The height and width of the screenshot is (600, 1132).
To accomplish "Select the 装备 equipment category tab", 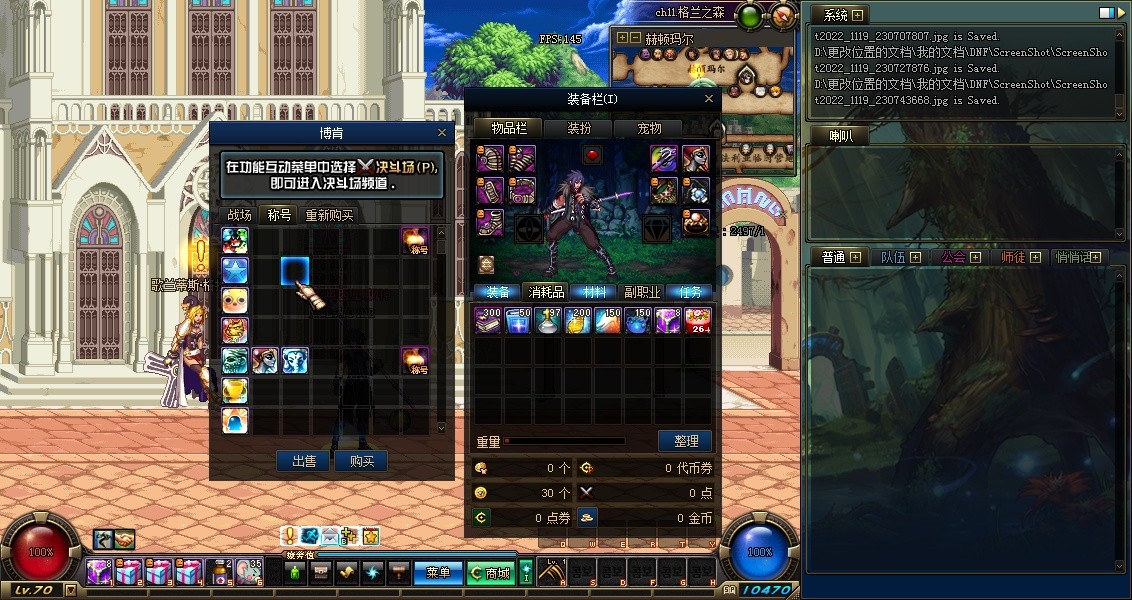I will tap(497, 292).
